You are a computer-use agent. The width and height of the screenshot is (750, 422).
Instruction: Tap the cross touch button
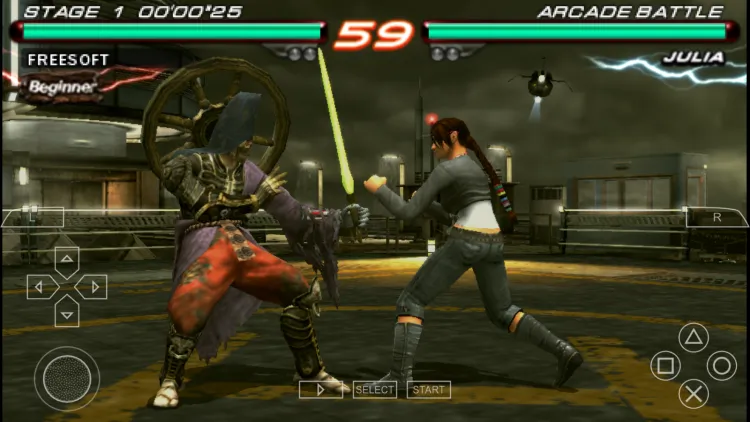click(x=693, y=393)
